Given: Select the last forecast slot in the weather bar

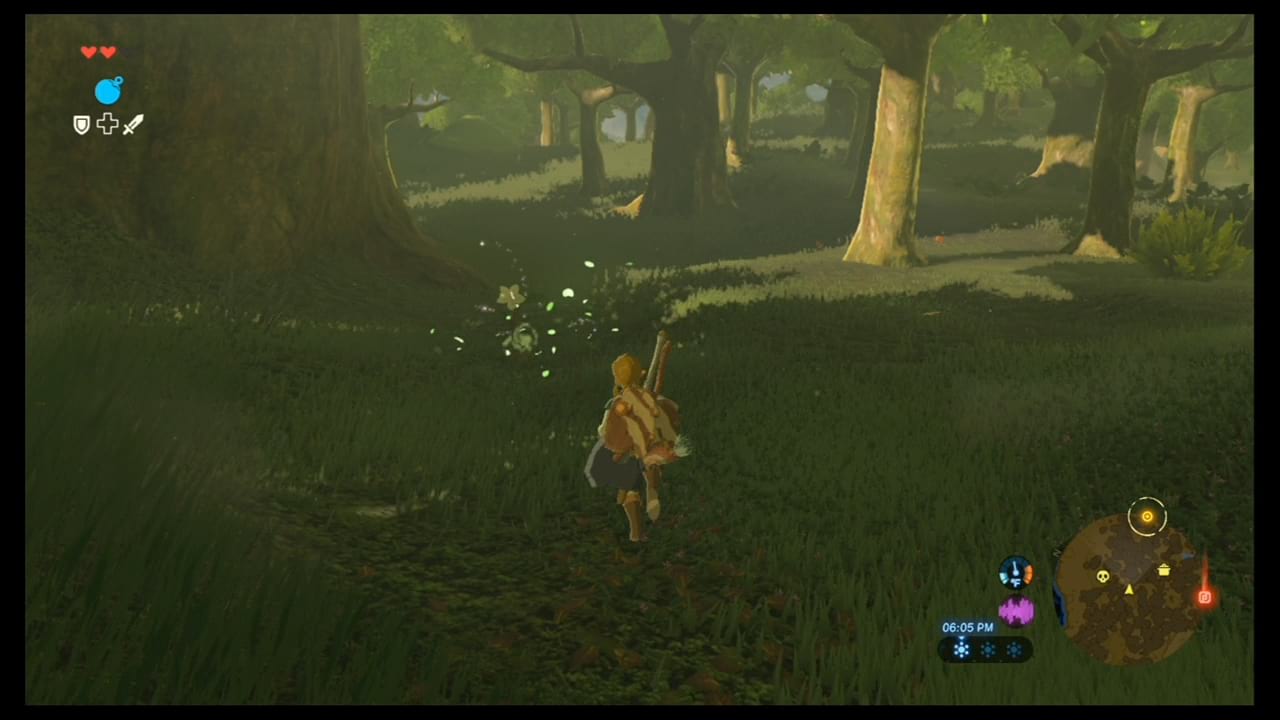Looking at the screenshot, I should (1013, 648).
